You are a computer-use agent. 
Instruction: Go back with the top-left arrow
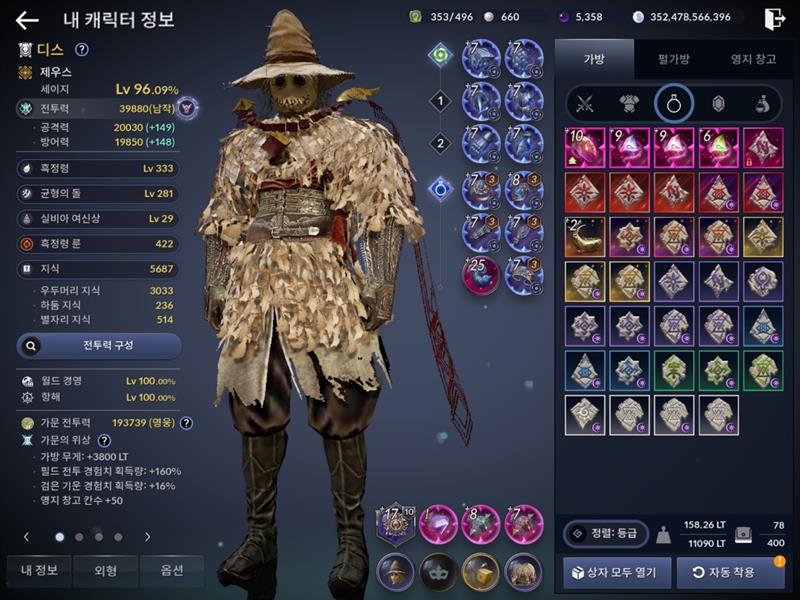pos(27,19)
